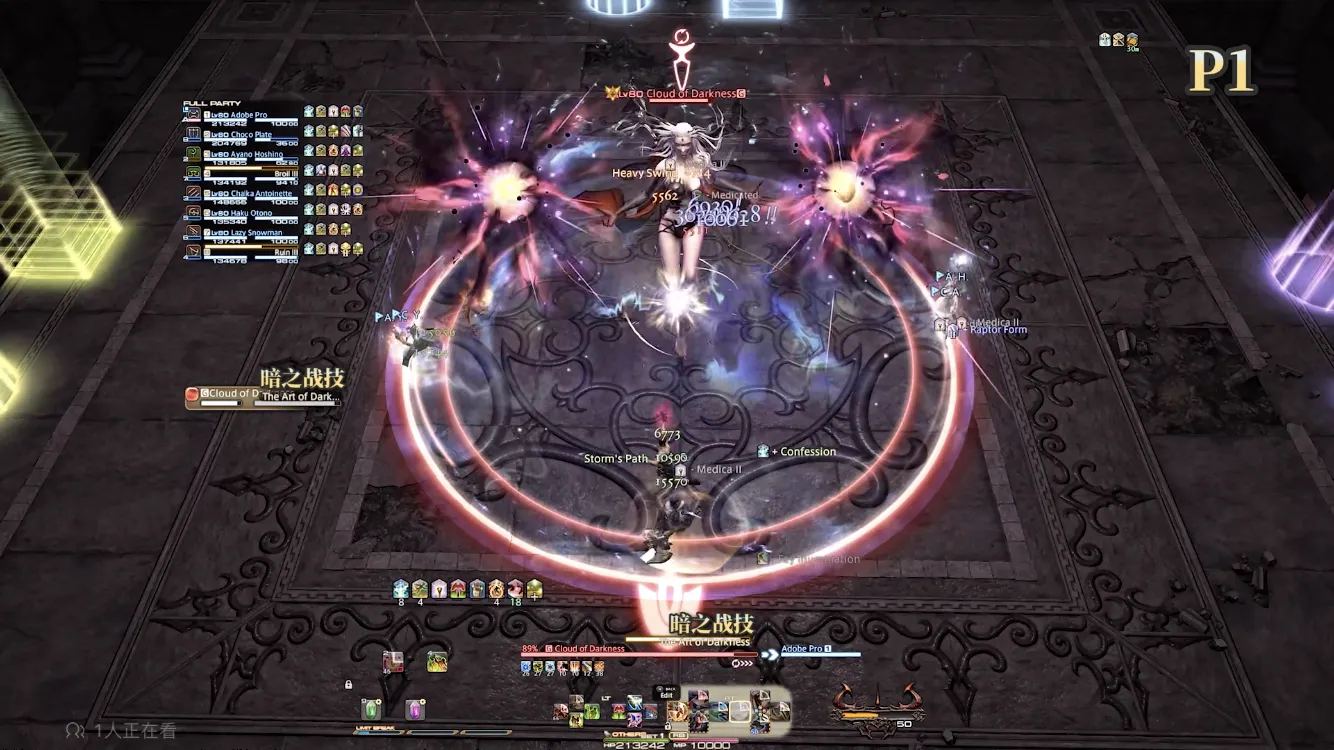This screenshot has width=1334, height=750.
Task: Select Adobe Pro in the party list
Action: pos(242,116)
